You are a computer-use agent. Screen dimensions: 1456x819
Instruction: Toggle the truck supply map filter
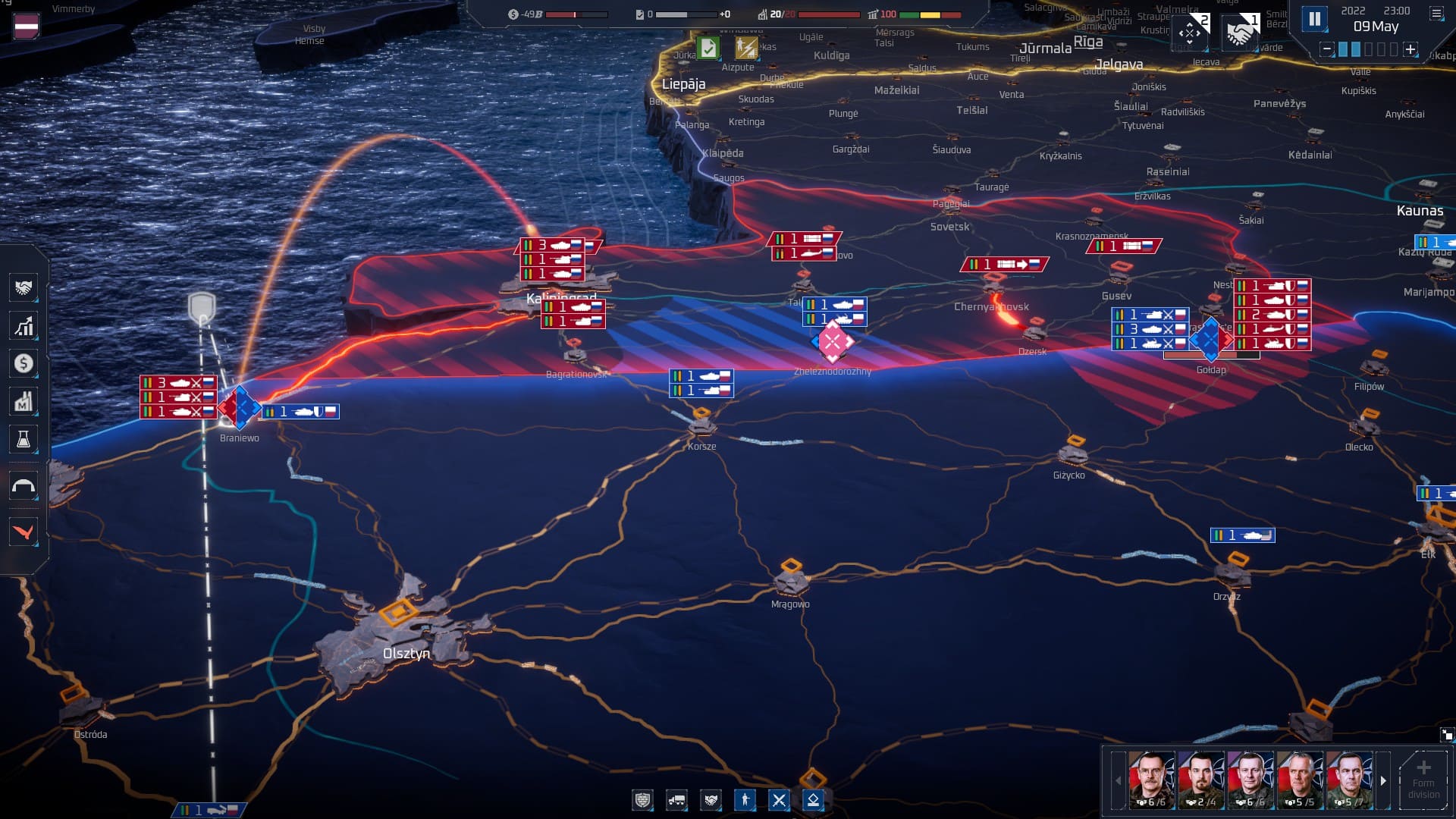(x=676, y=800)
